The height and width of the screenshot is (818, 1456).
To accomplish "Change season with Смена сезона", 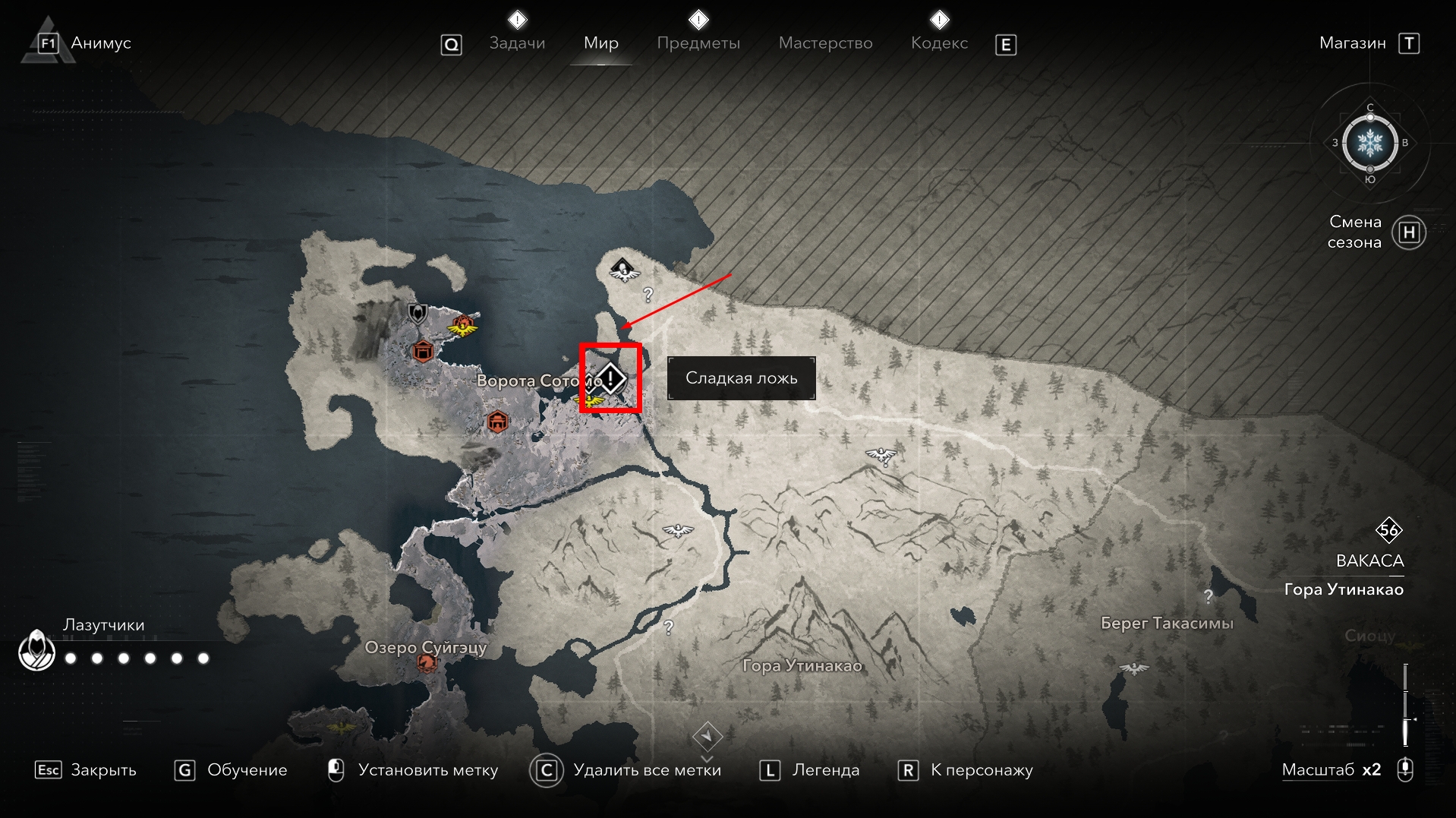I will point(1409,232).
